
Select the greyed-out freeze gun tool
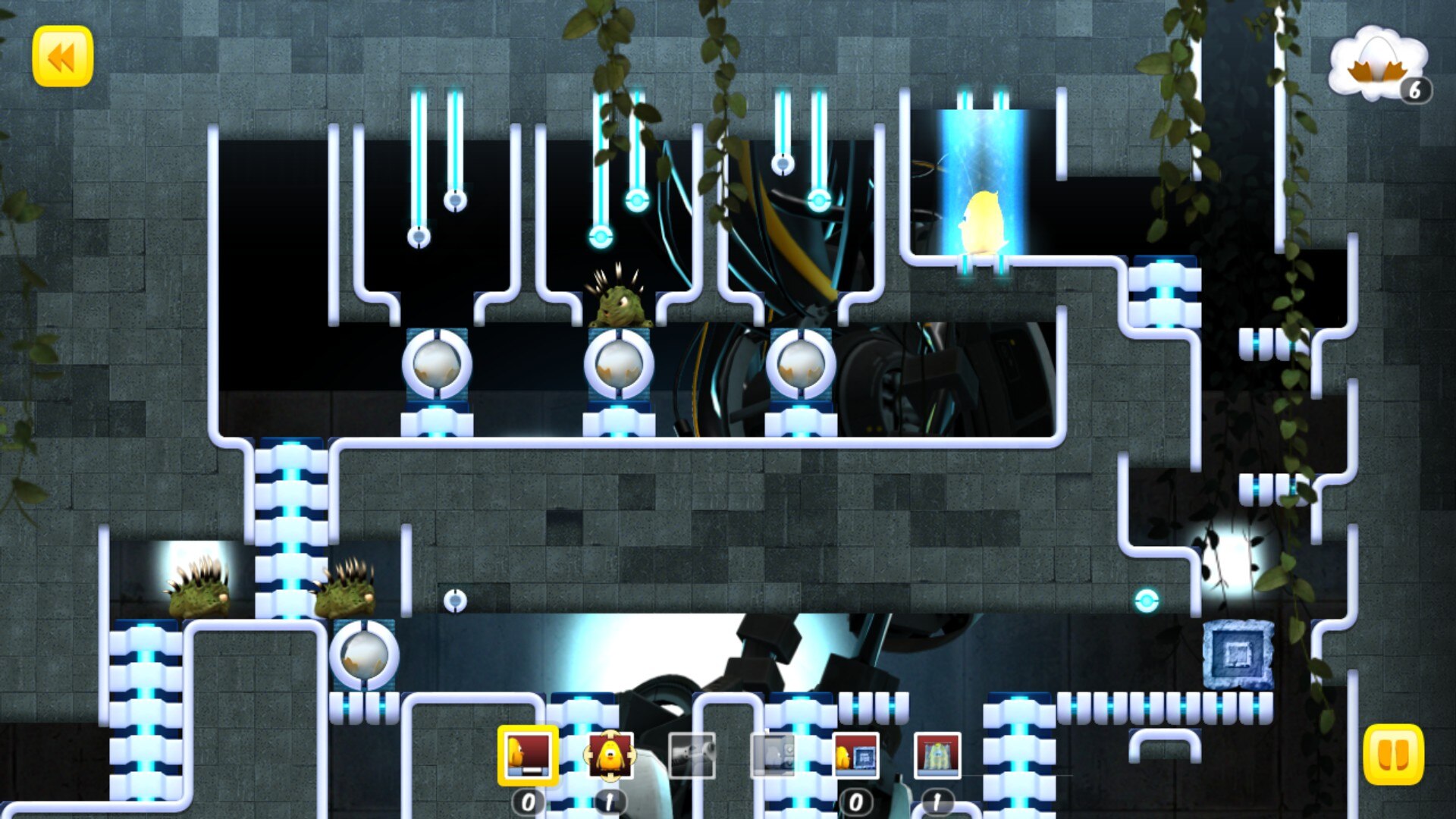692,755
